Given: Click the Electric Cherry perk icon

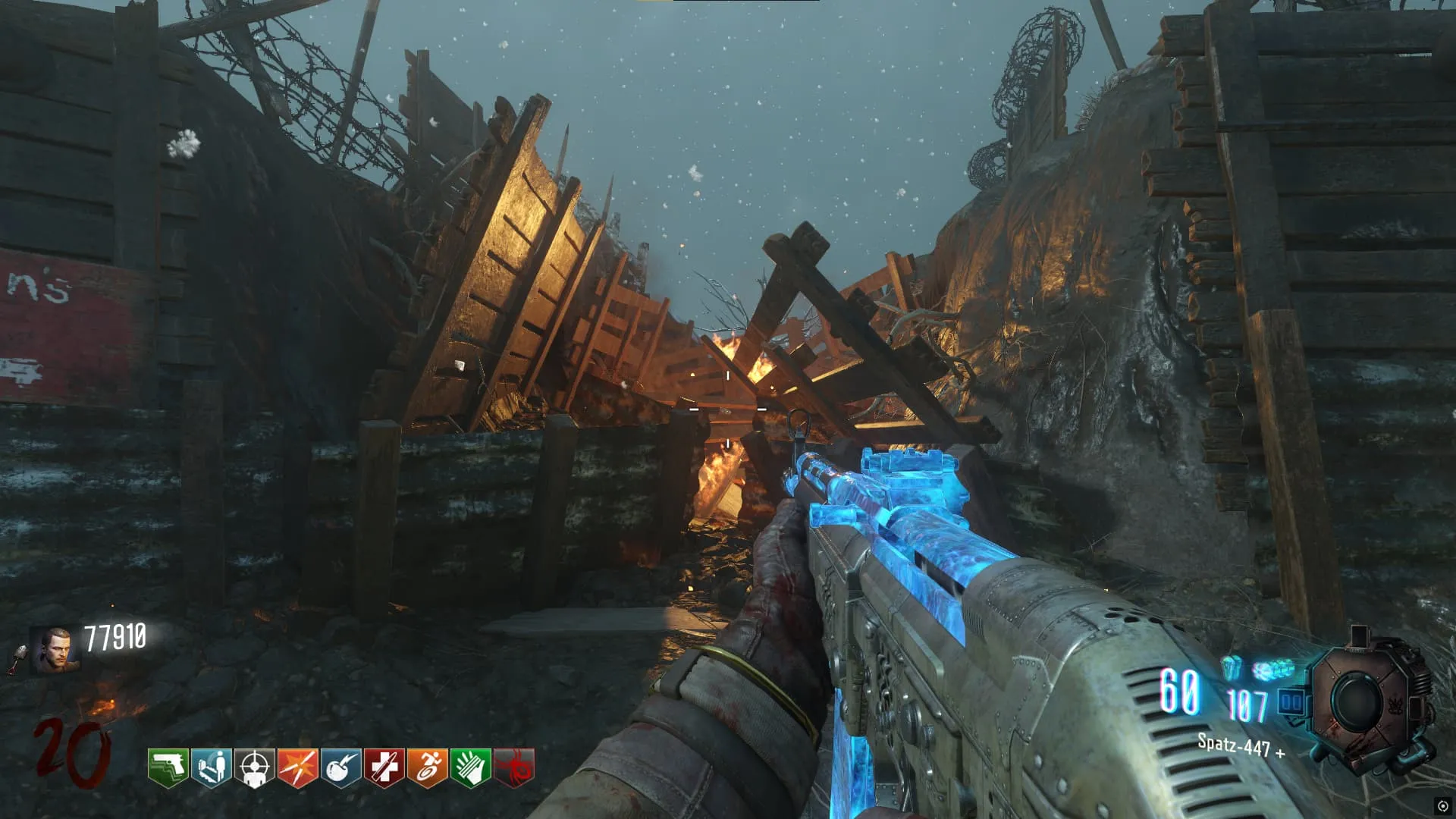Looking at the screenshot, I should tap(340, 767).
